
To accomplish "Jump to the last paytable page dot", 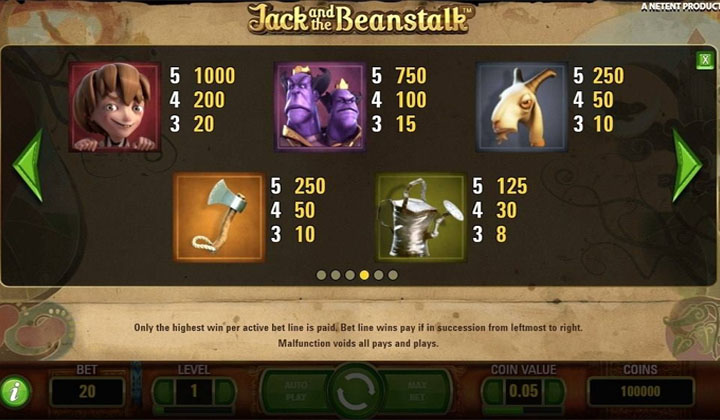I will coord(393,274).
